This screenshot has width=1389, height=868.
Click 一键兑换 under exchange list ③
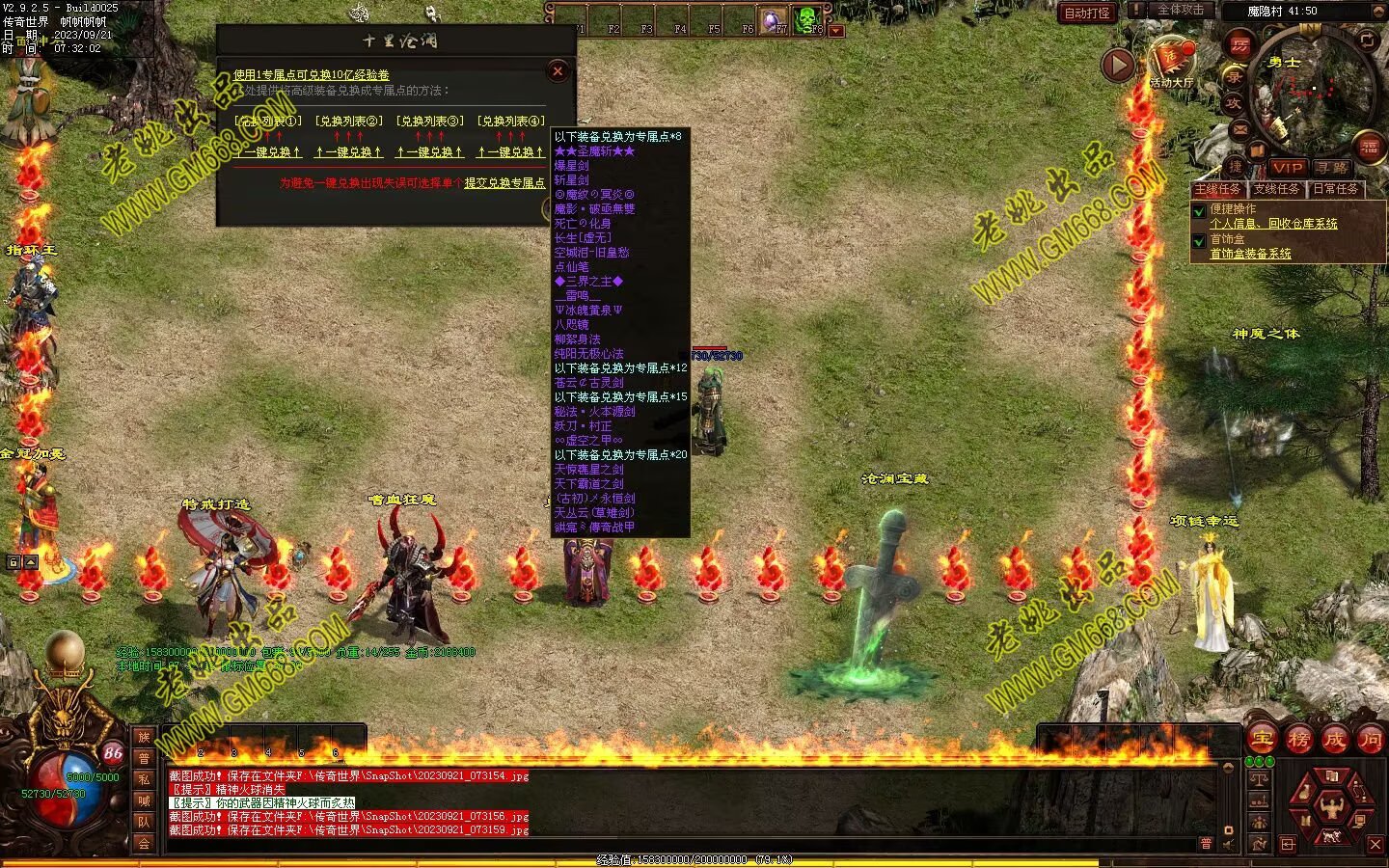(x=429, y=152)
